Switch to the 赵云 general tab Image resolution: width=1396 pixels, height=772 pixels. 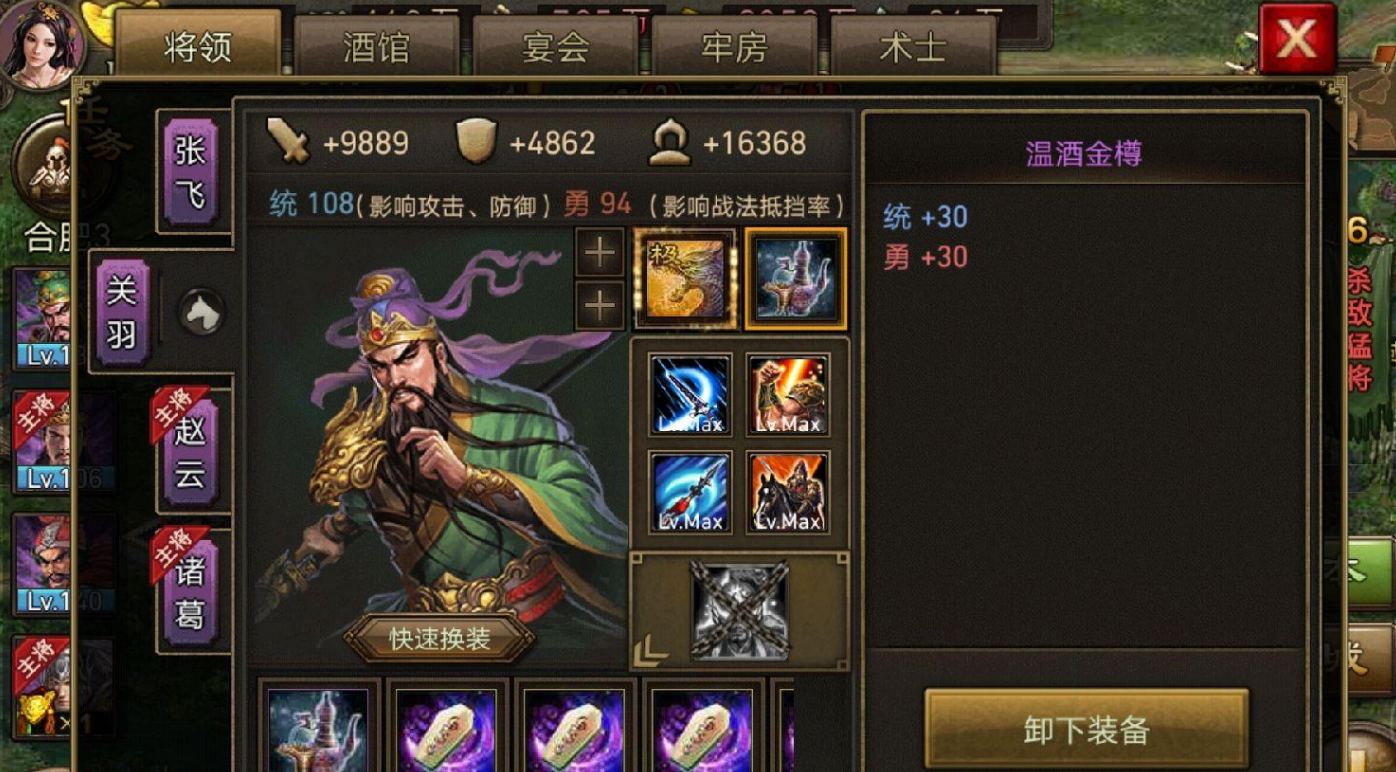[191, 452]
